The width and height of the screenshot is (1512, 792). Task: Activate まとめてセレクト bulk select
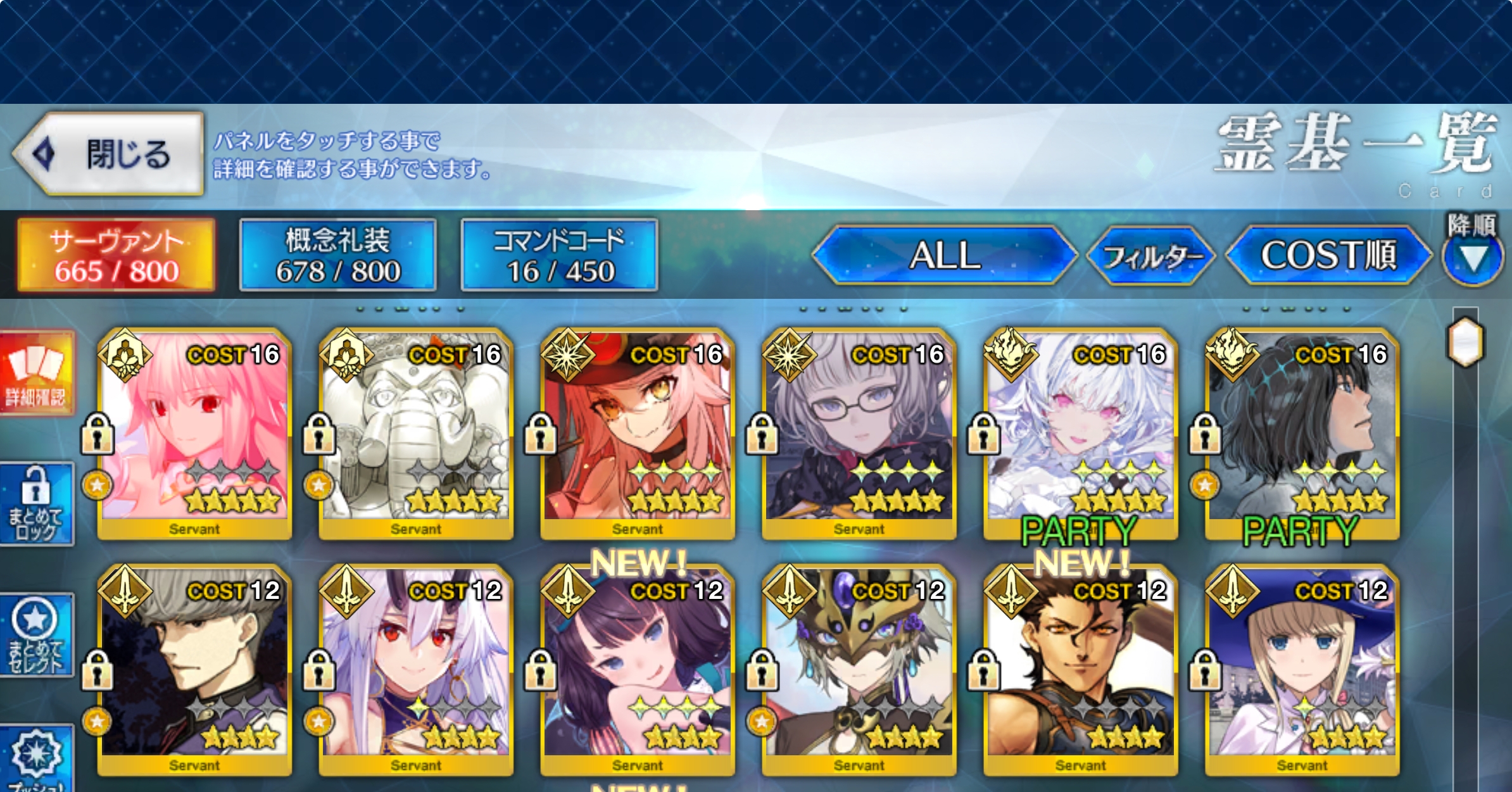(x=37, y=635)
